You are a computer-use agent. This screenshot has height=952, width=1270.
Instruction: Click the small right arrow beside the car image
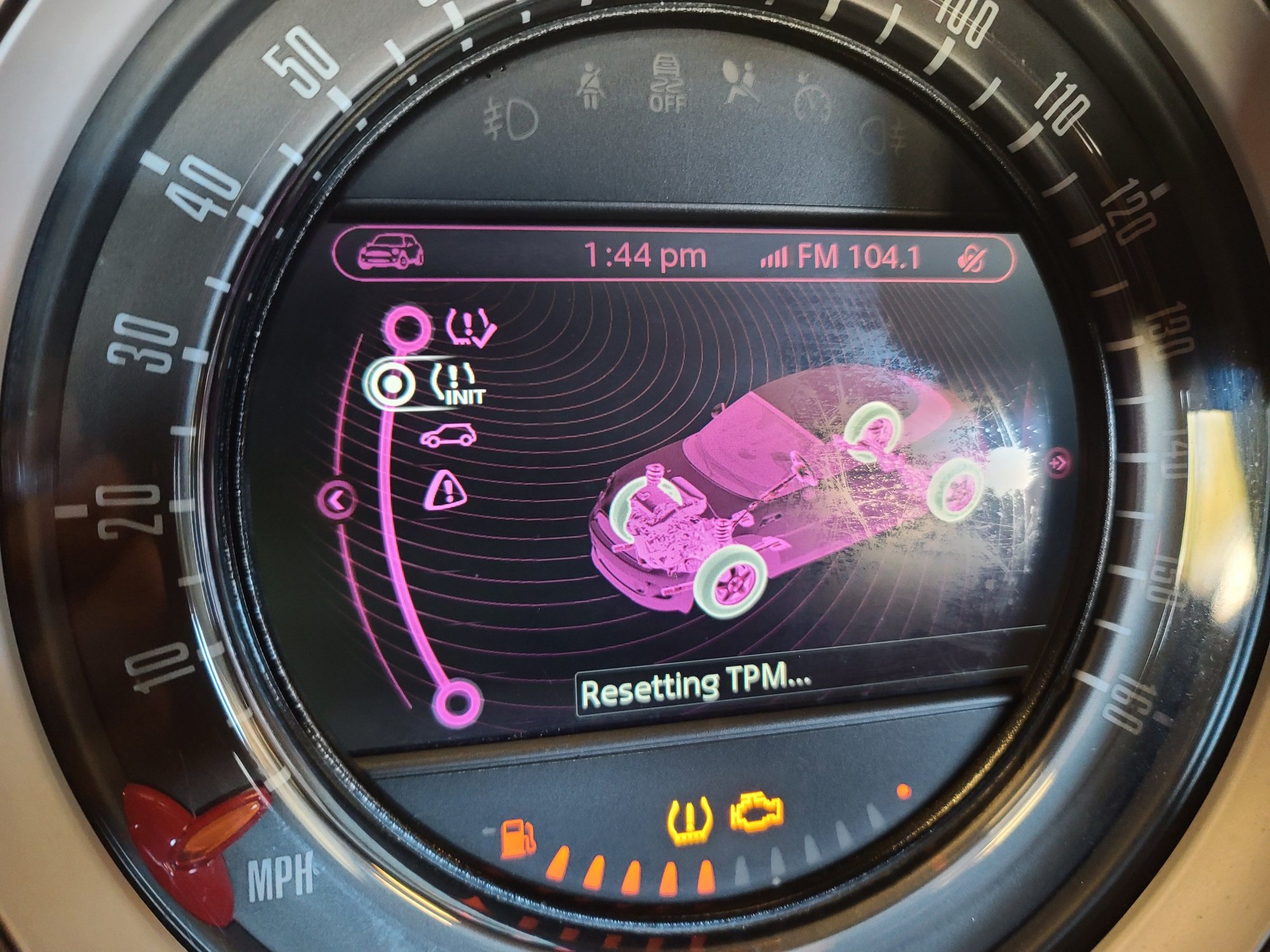point(1058,462)
